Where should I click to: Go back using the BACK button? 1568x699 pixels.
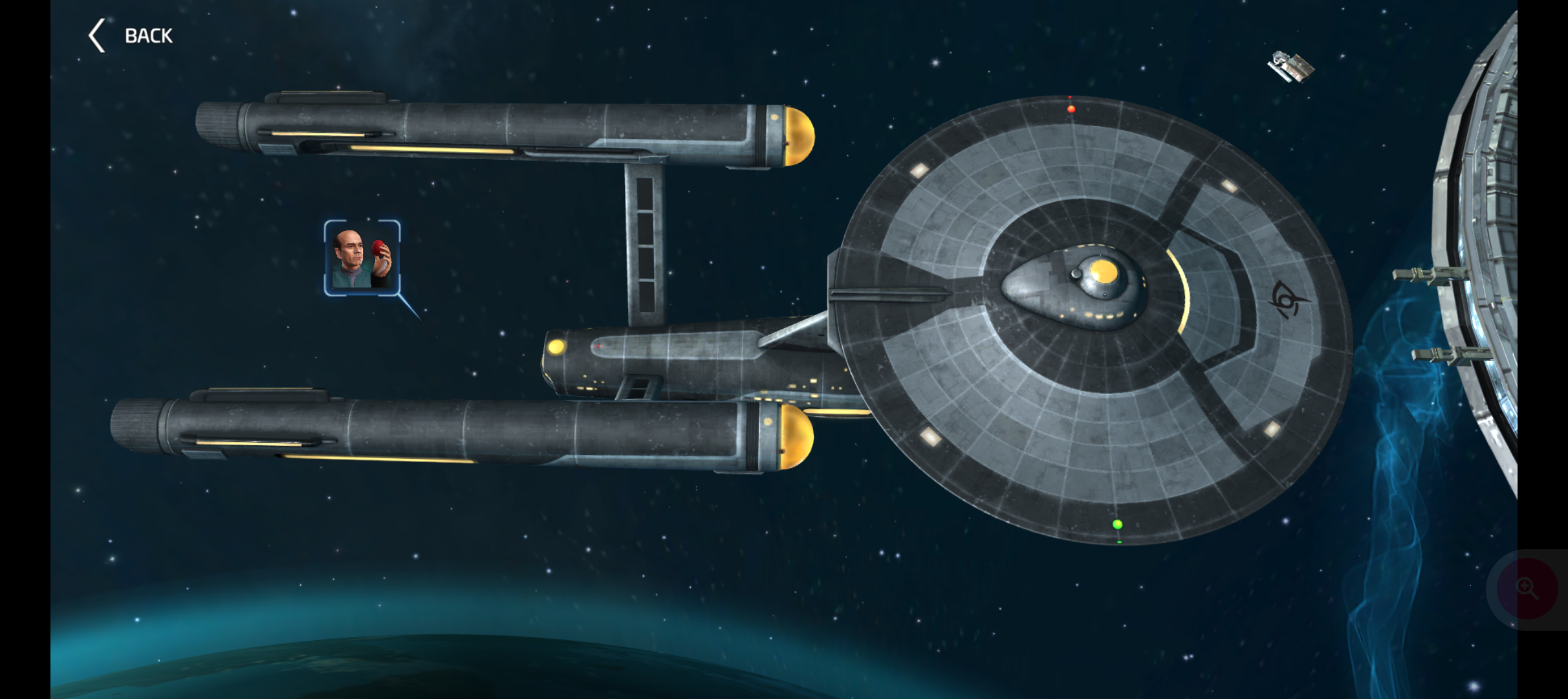click(x=132, y=36)
